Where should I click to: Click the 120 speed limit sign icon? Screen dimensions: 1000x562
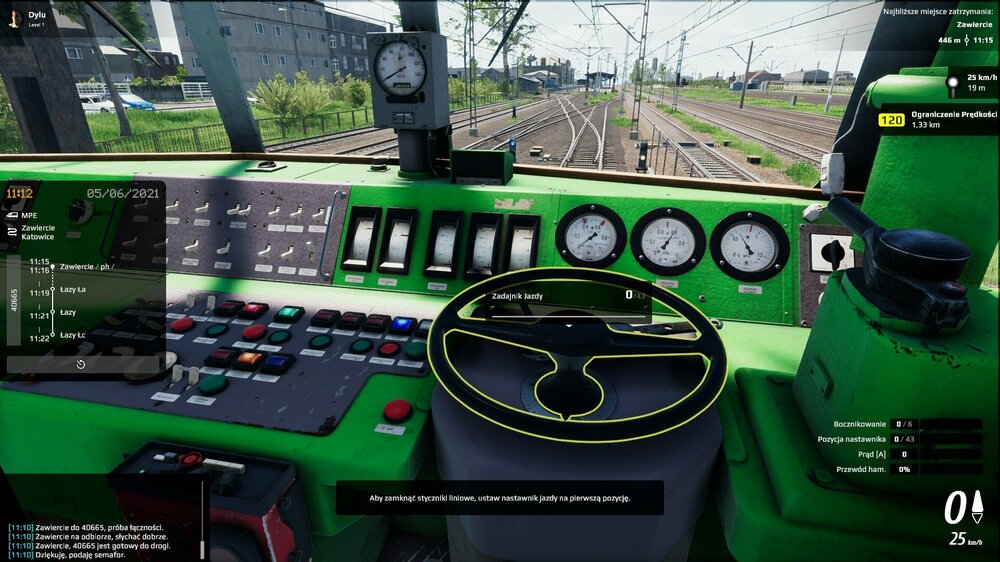(x=891, y=121)
